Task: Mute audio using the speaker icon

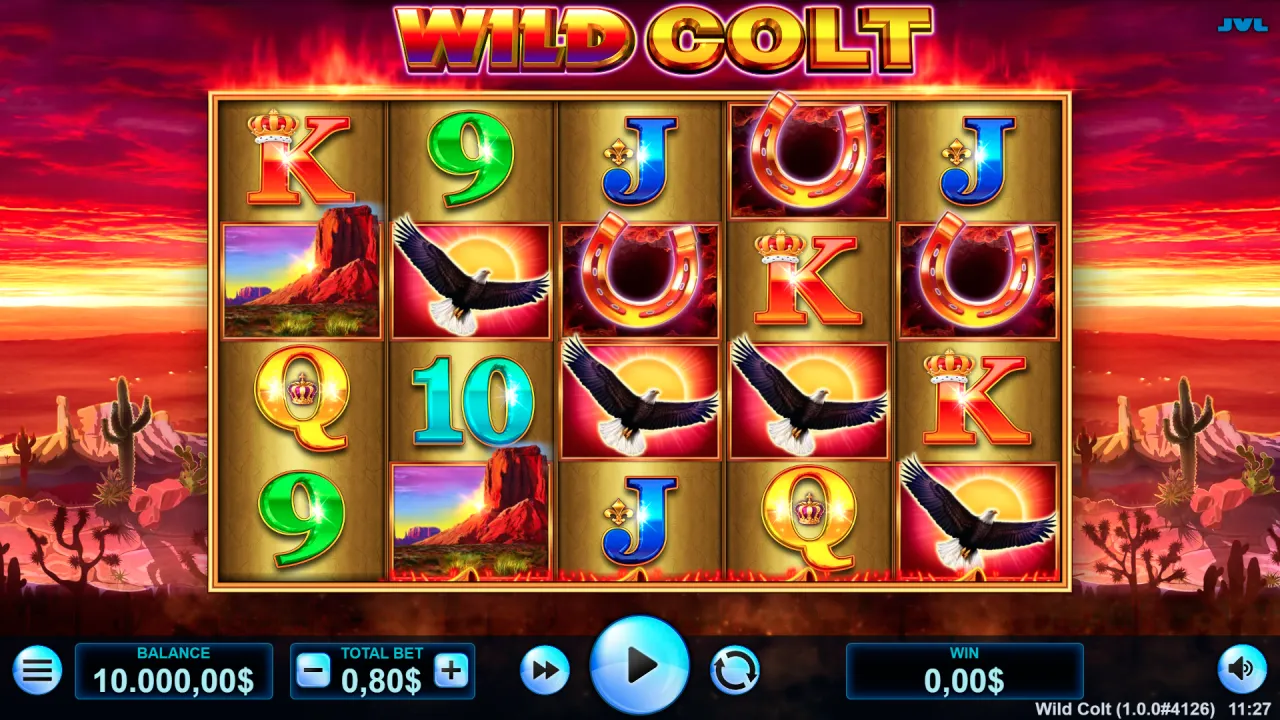Action: coord(1243,671)
